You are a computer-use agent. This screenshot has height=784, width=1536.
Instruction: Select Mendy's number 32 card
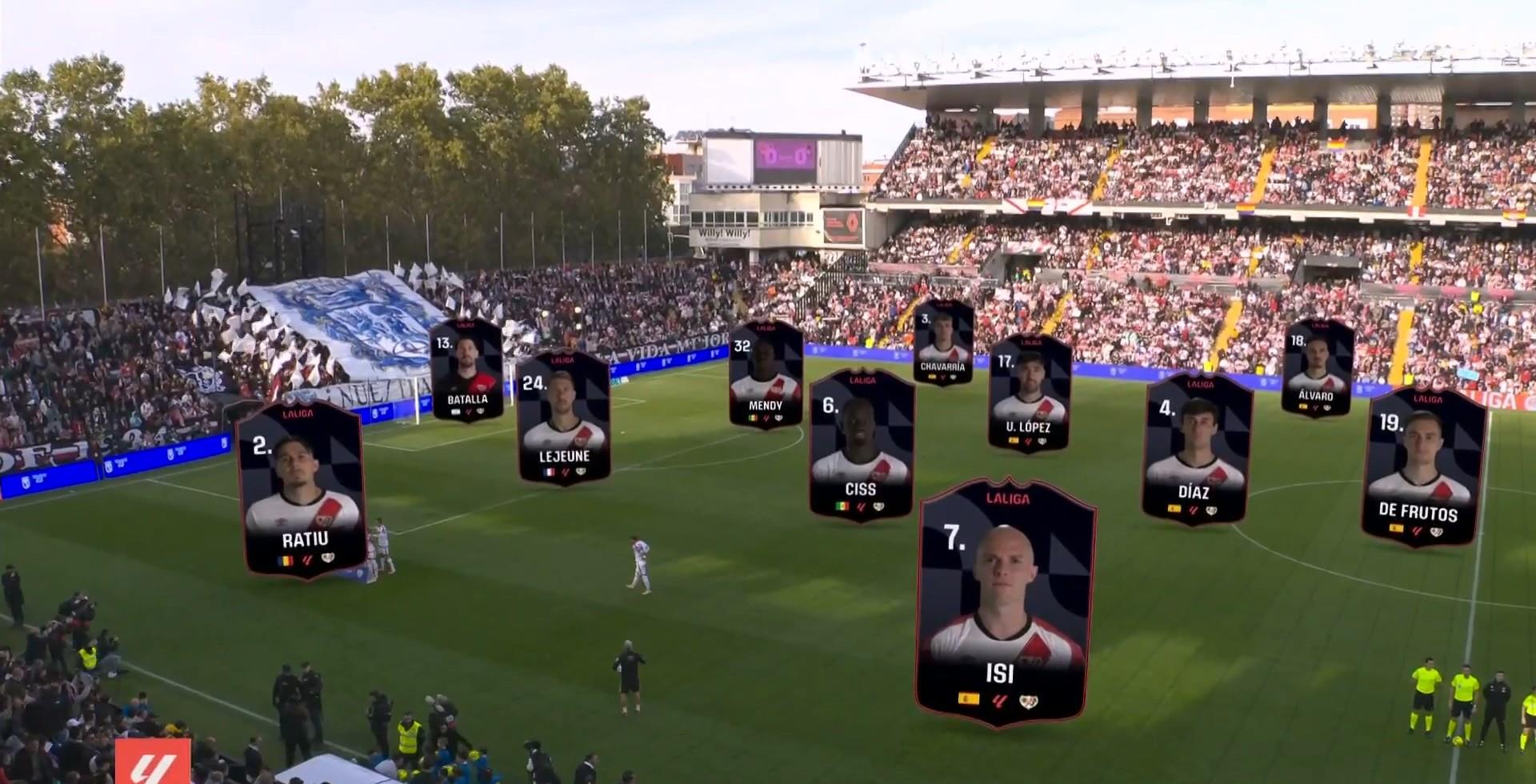[766, 374]
